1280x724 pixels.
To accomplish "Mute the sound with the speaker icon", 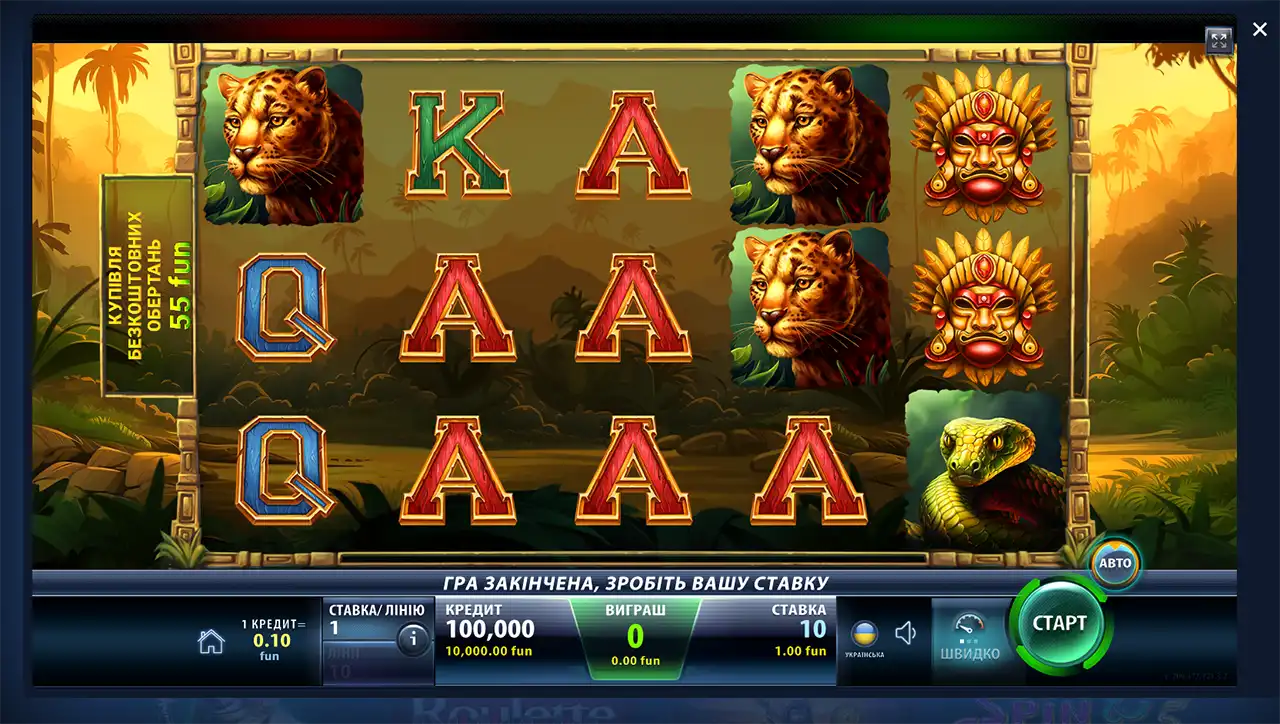I will click(x=906, y=633).
